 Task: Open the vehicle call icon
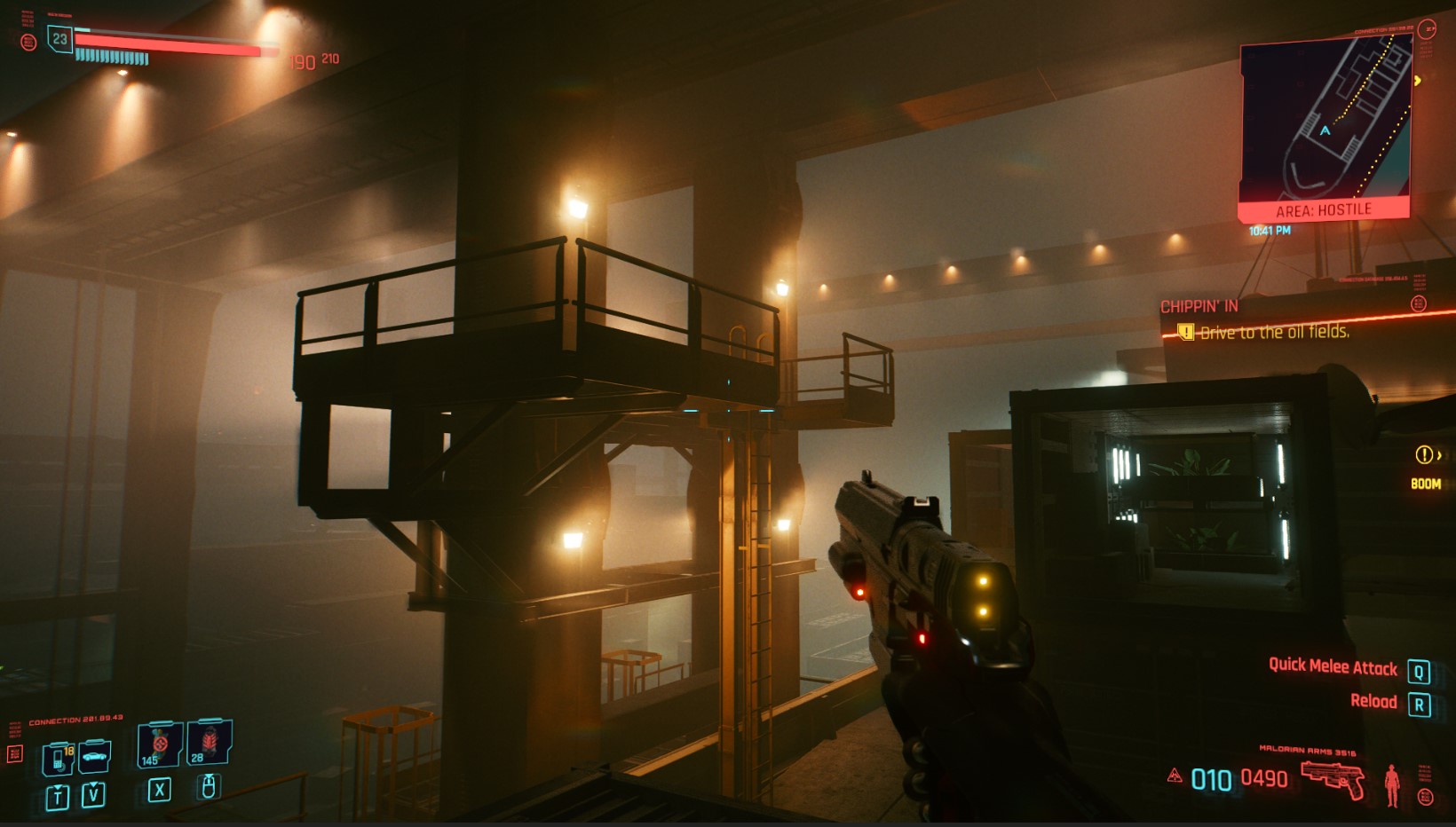(x=94, y=757)
